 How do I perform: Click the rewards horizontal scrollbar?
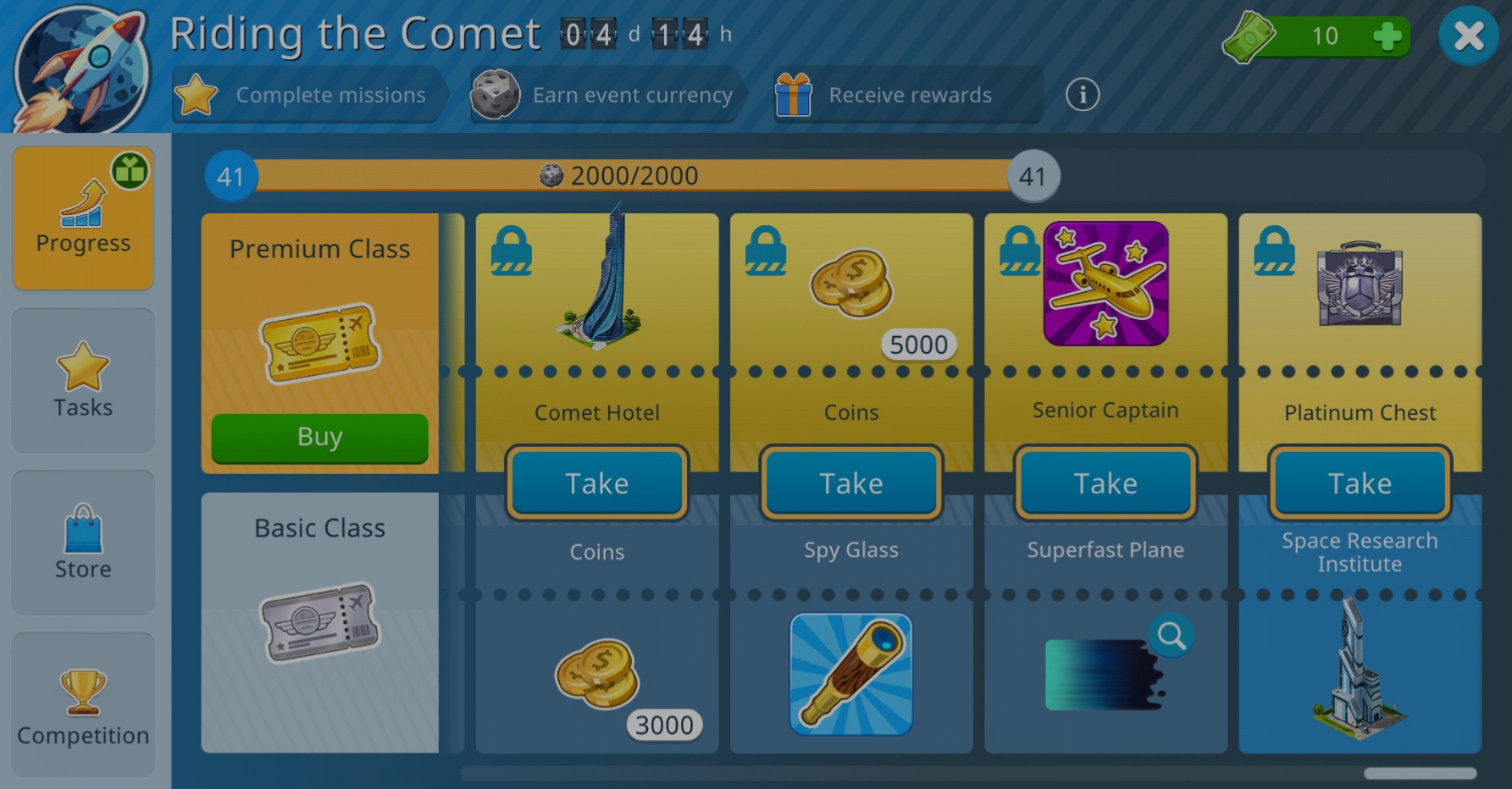pyautogui.click(x=1421, y=773)
